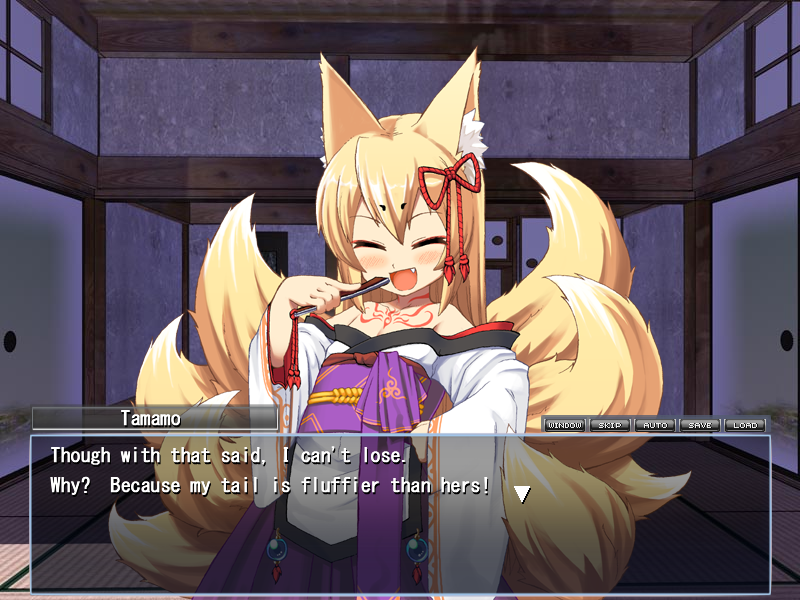This screenshot has height=600, width=800.
Task: Click the SKIP button
Action: point(610,425)
